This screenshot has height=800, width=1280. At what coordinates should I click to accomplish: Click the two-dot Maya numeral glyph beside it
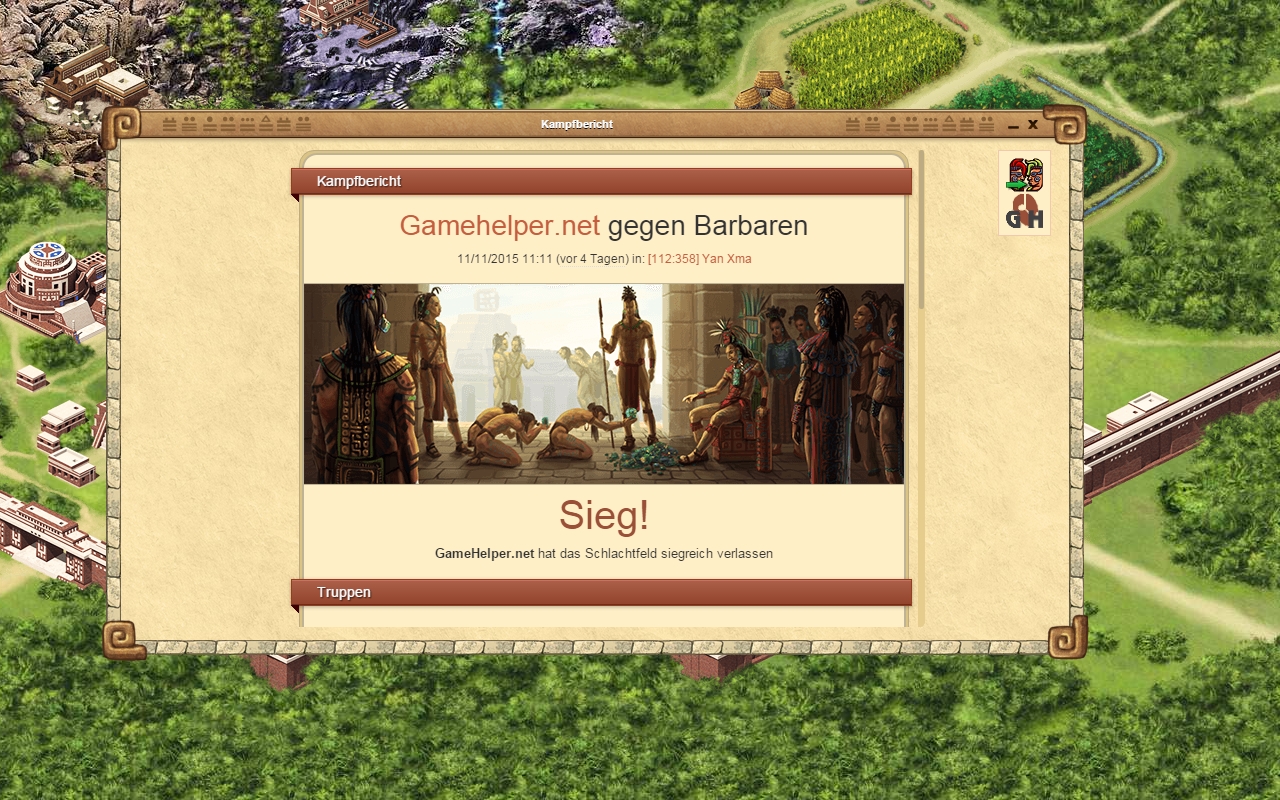tap(189, 124)
